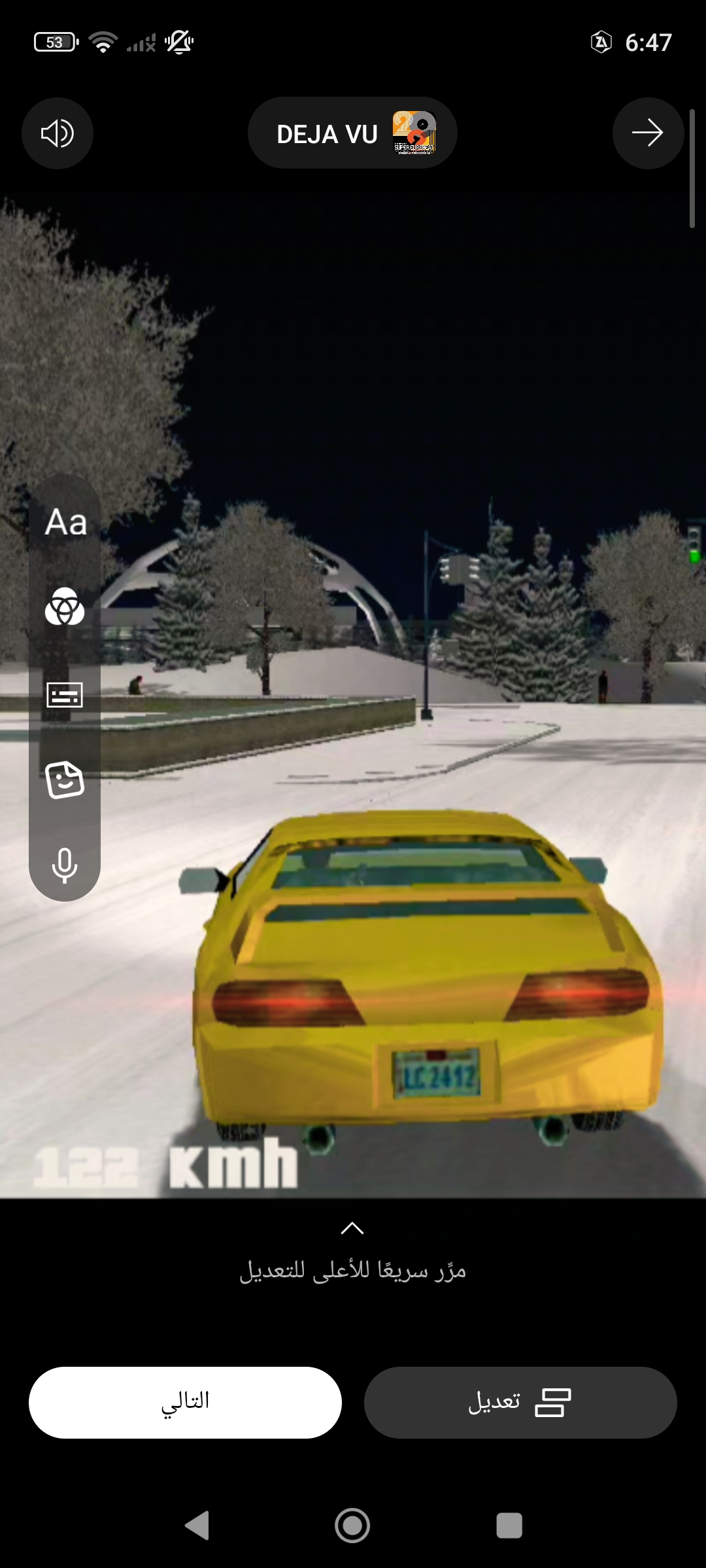This screenshot has height=1568, width=706.
Task: Open the تعديل (Edit) button
Action: (x=520, y=1402)
